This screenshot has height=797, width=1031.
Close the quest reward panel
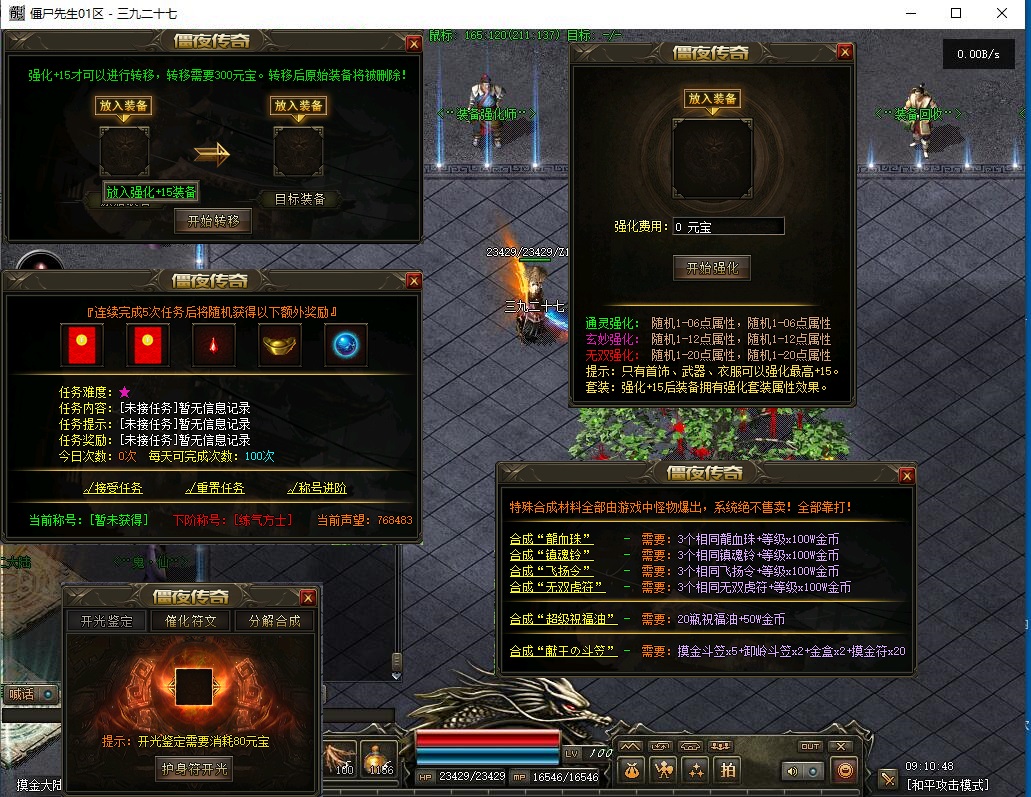(414, 282)
